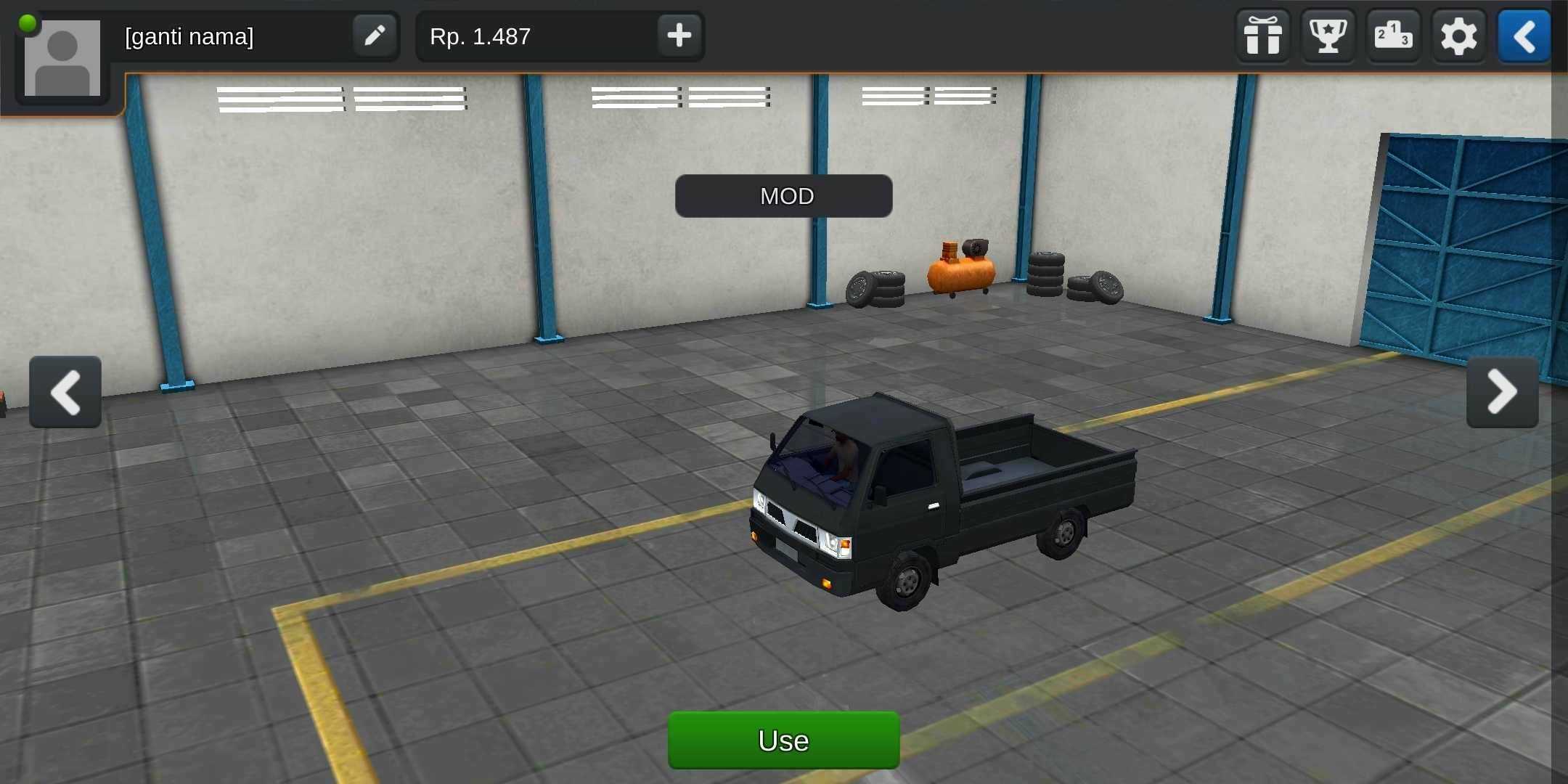The image size is (1568, 784).
Task: Open the gift box rewards
Action: click(1262, 36)
